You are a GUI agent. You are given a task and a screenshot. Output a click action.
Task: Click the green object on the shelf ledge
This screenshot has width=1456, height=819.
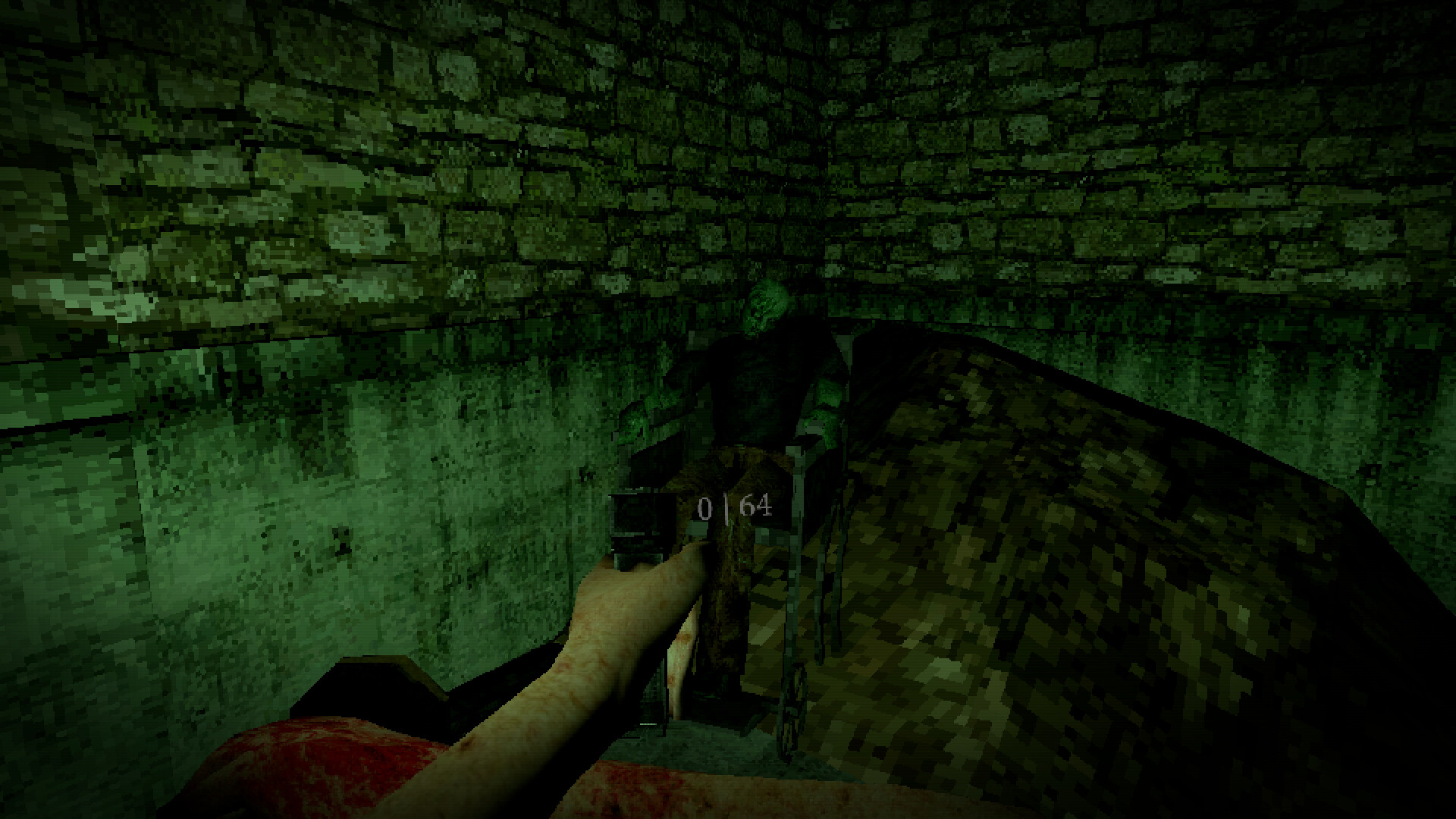634,421
